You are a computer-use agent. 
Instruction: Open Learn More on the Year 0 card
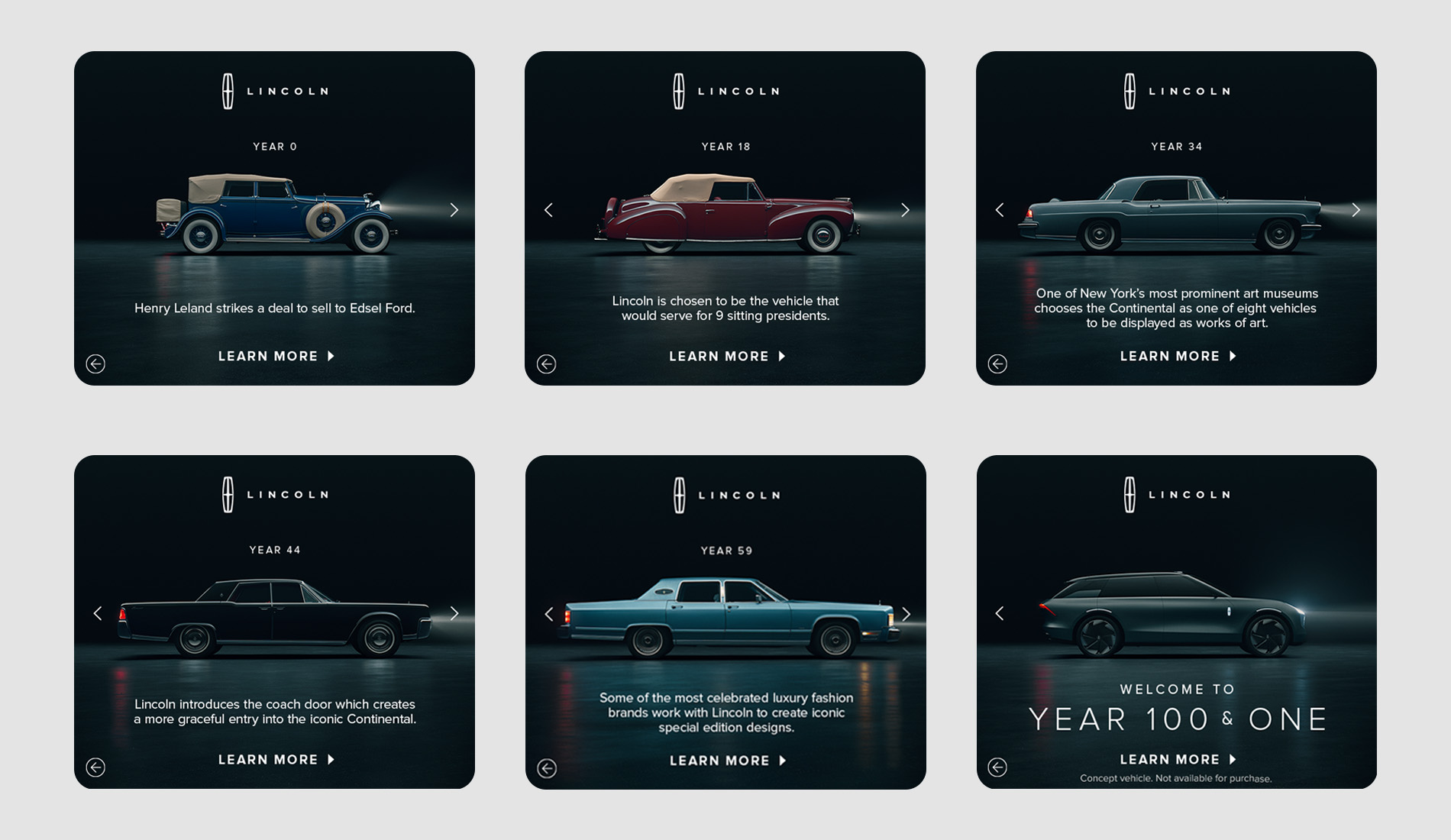276,356
